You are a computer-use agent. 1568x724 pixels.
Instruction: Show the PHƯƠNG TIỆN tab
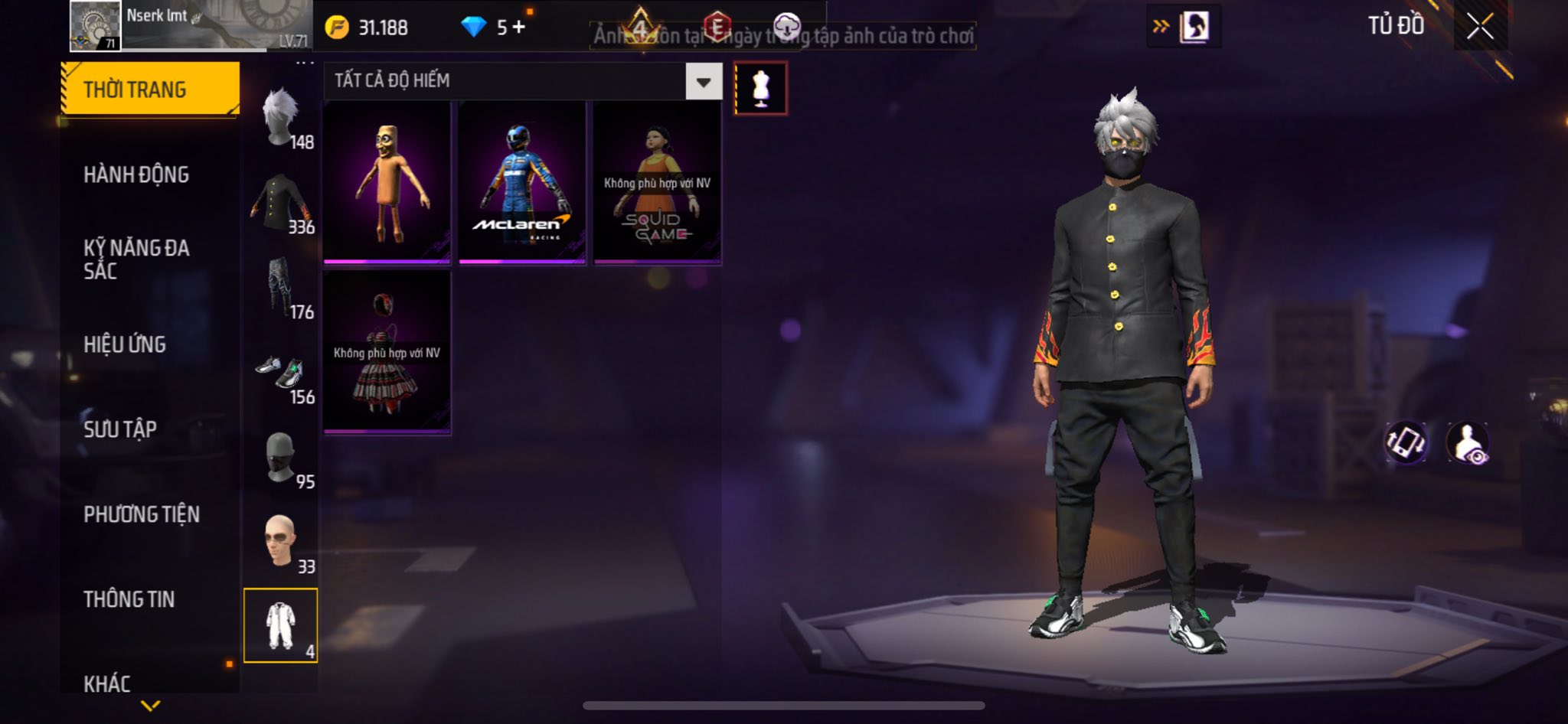pyautogui.click(x=142, y=514)
